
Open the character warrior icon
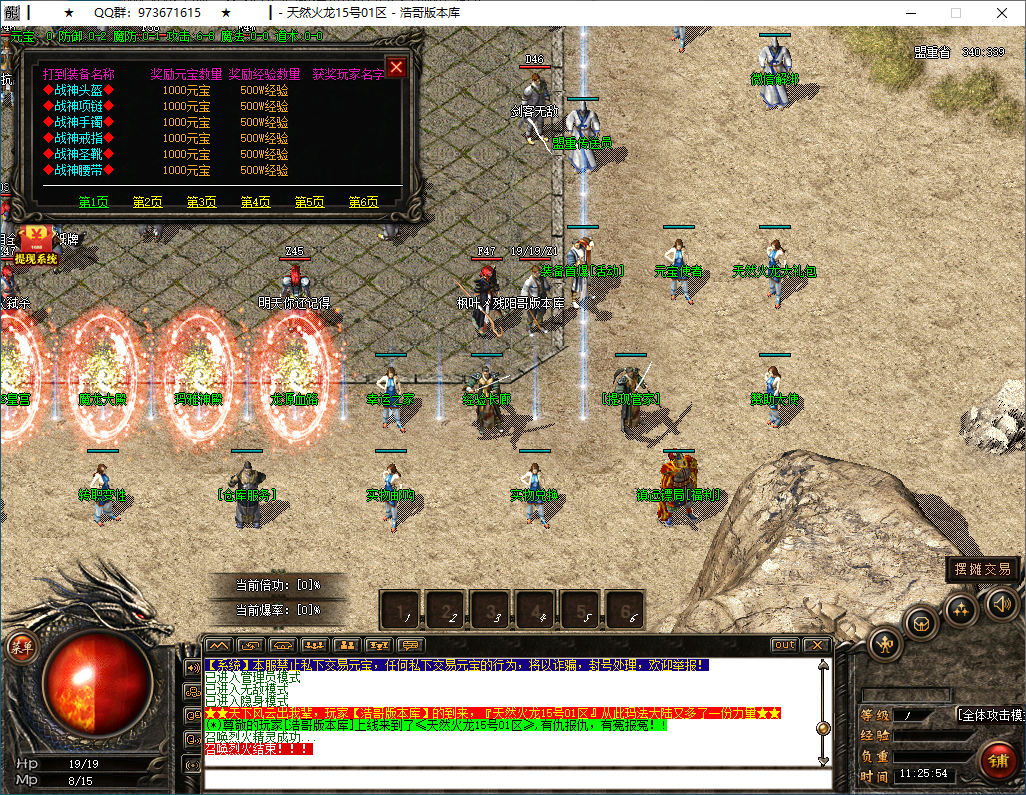tap(886, 643)
